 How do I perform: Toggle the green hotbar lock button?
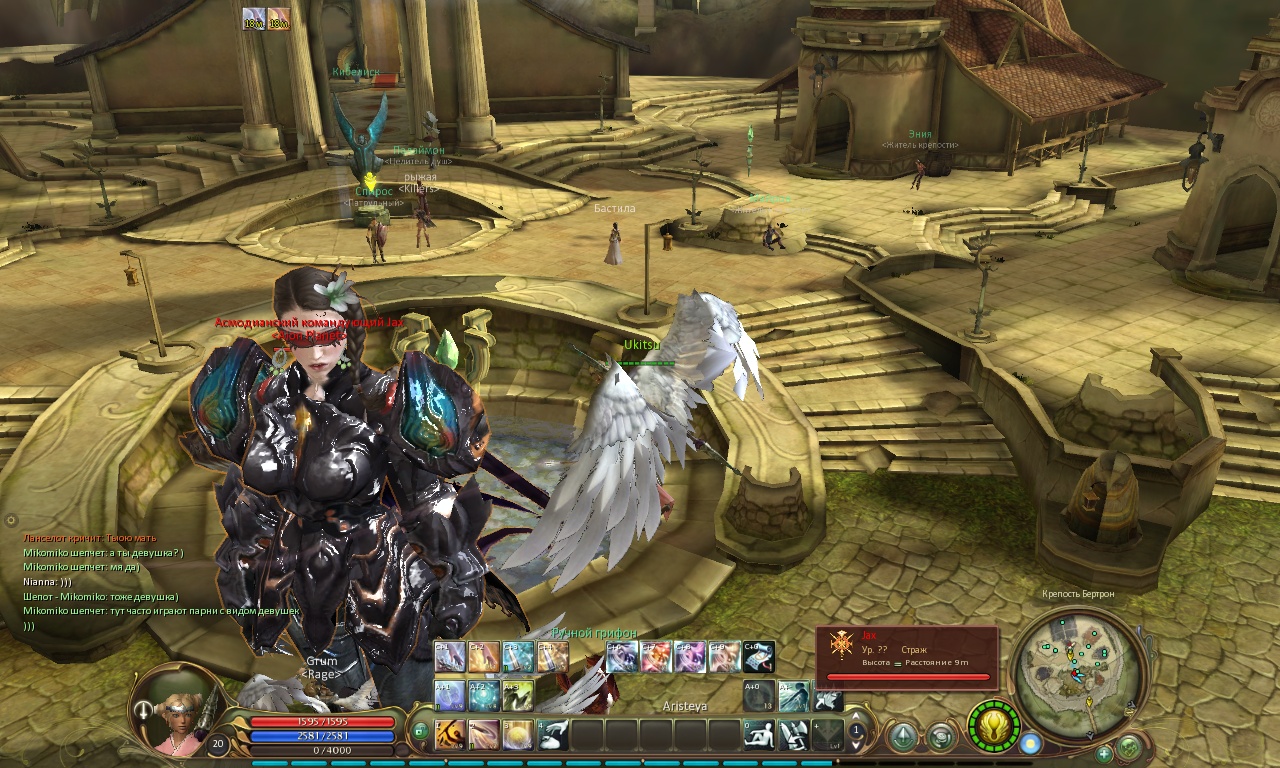point(421,731)
